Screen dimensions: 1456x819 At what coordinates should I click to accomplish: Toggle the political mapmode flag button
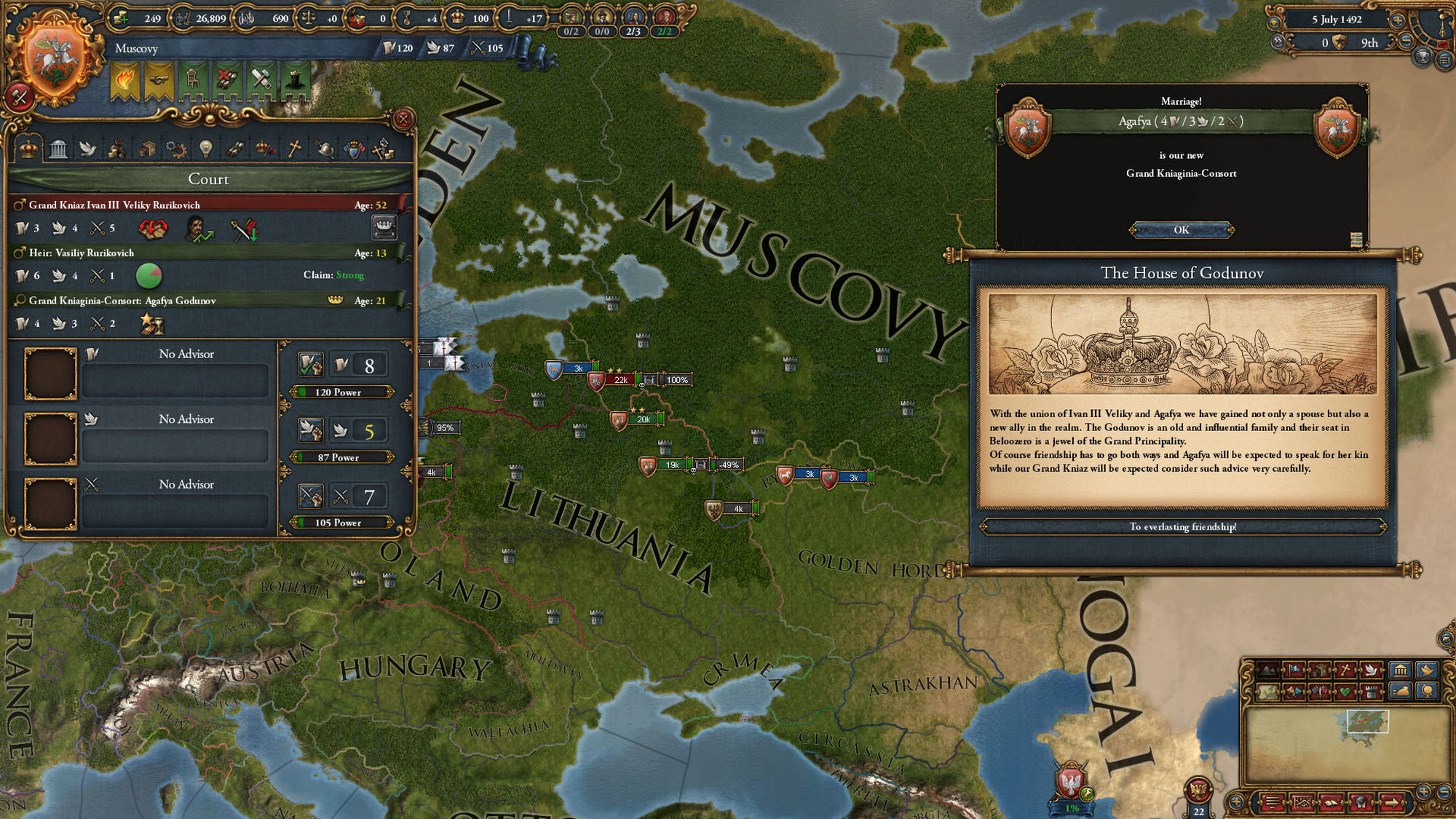point(1294,669)
